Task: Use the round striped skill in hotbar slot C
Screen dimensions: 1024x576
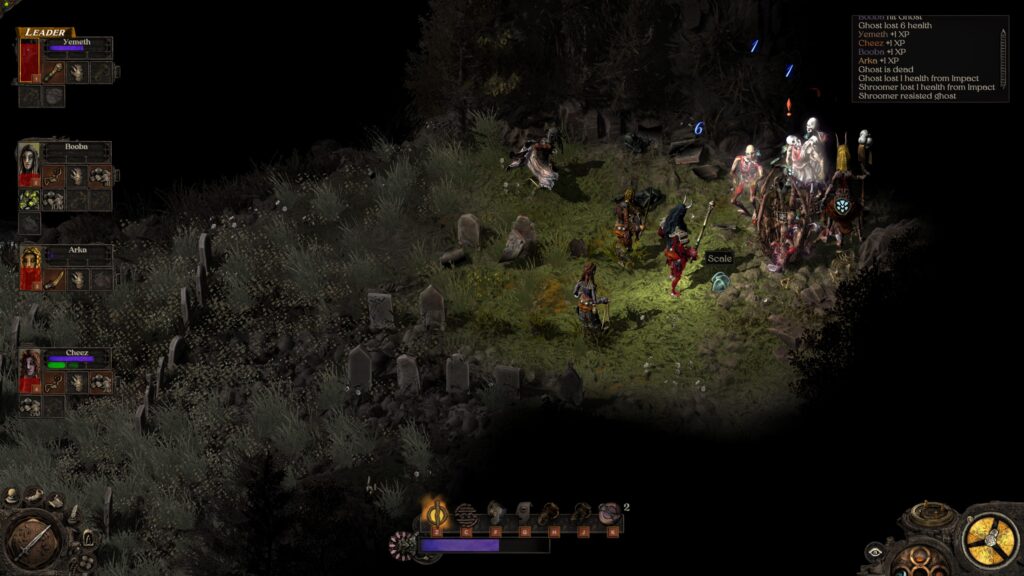Action: pos(465,514)
